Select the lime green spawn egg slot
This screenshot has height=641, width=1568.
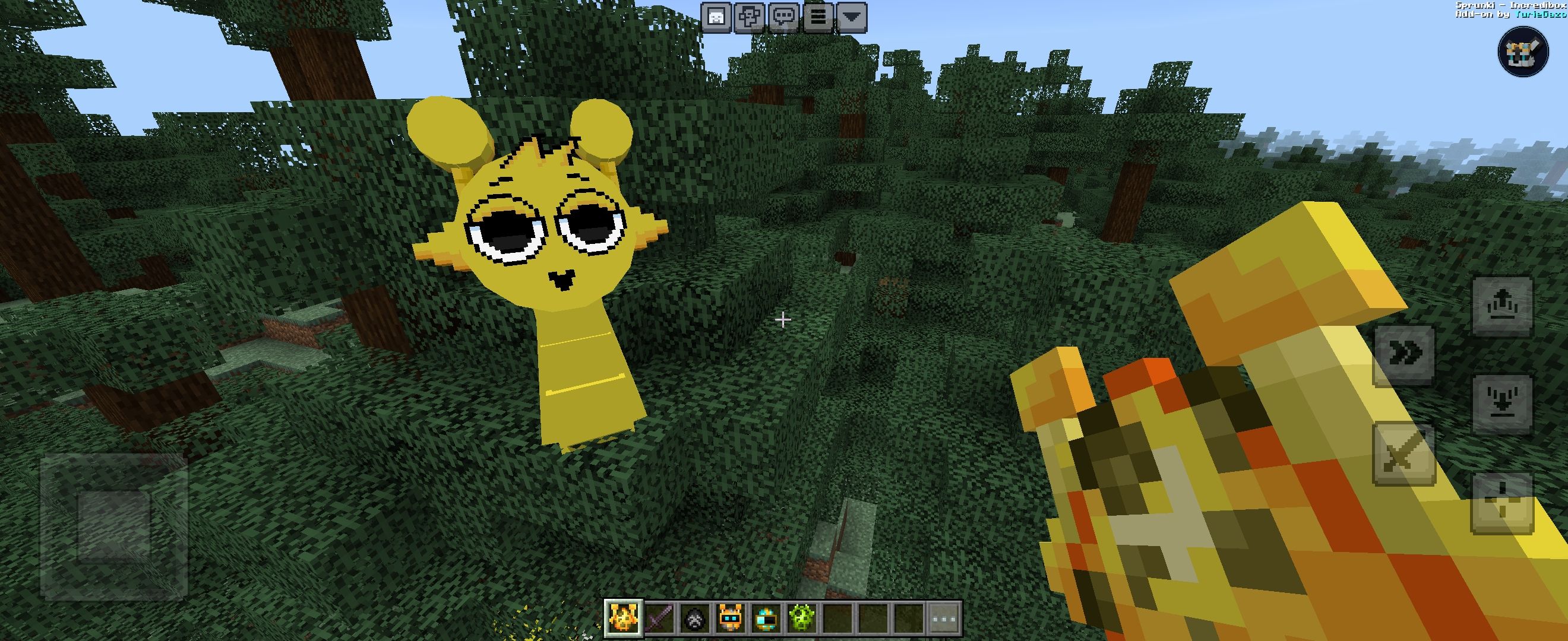point(801,619)
